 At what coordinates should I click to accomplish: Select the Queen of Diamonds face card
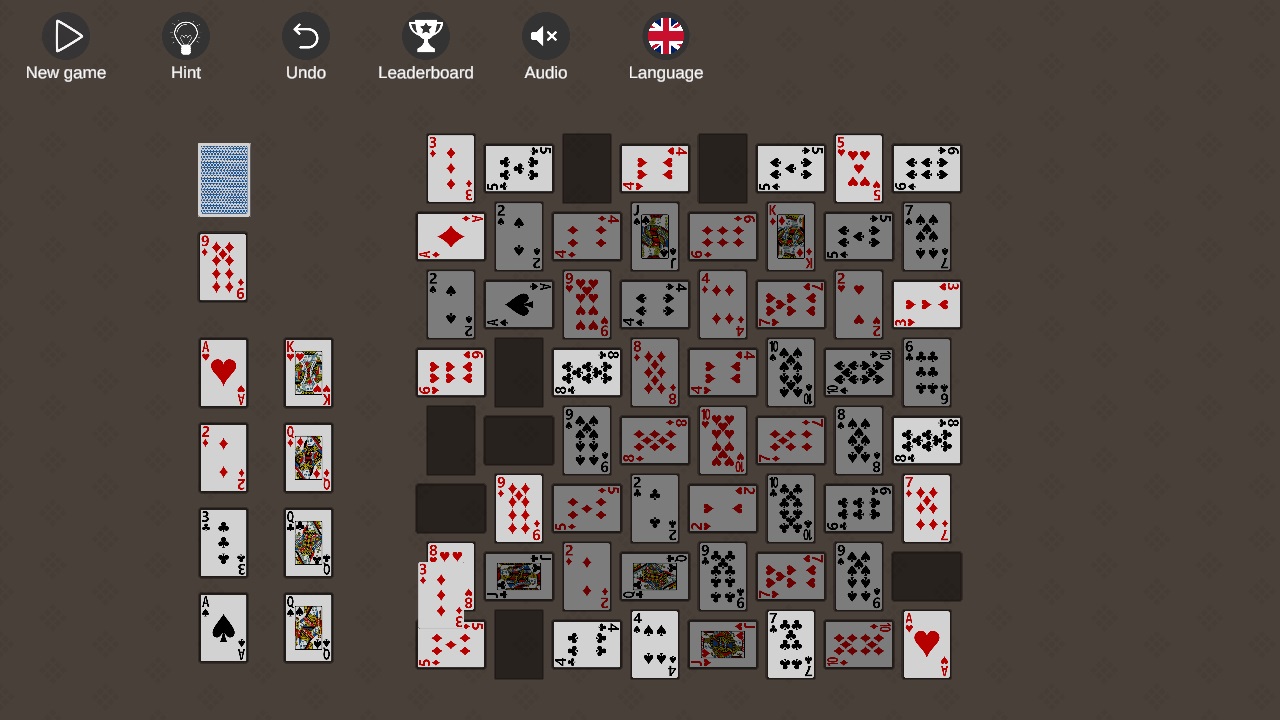pos(308,458)
